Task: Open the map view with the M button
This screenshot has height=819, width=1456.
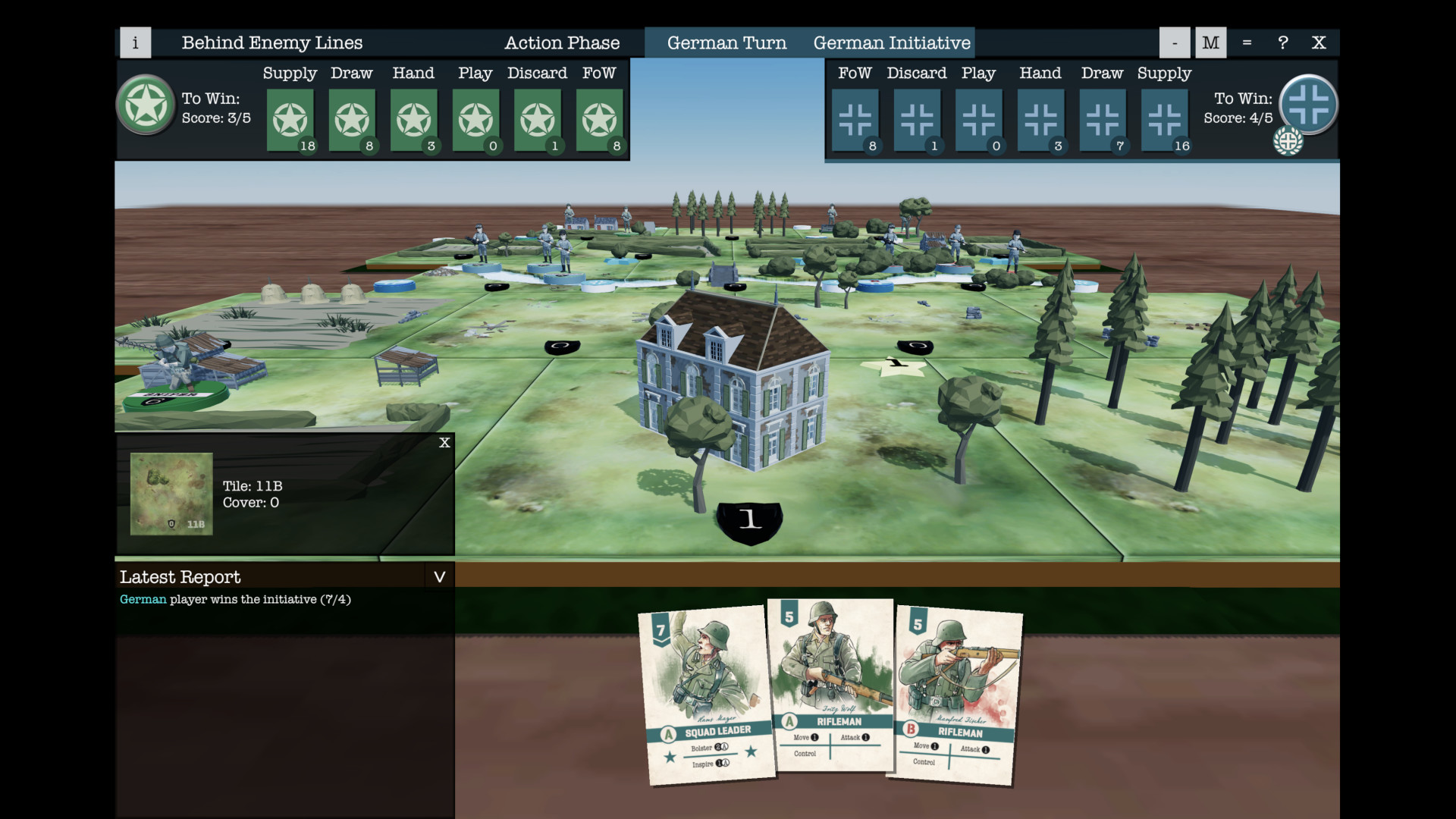Action: 1210,42
